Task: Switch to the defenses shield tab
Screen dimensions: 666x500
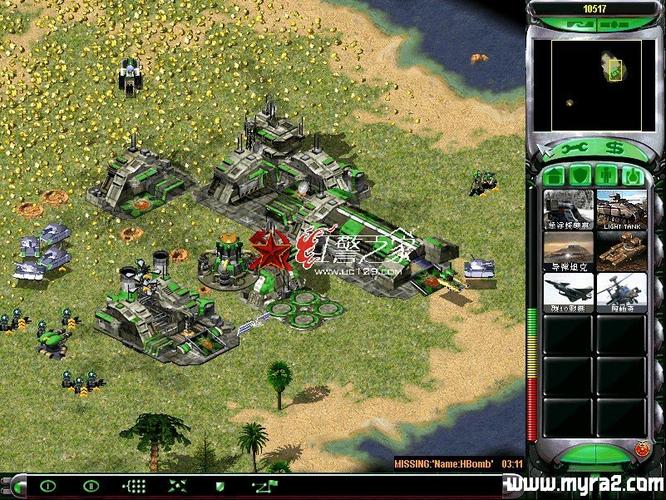Action: coord(580,176)
